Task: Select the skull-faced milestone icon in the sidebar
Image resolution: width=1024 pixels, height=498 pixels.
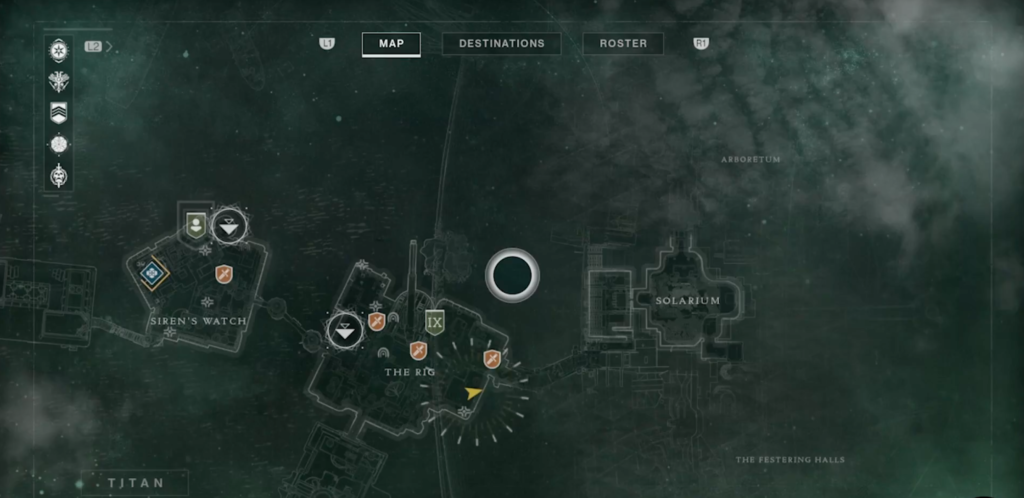Action: point(59,176)
